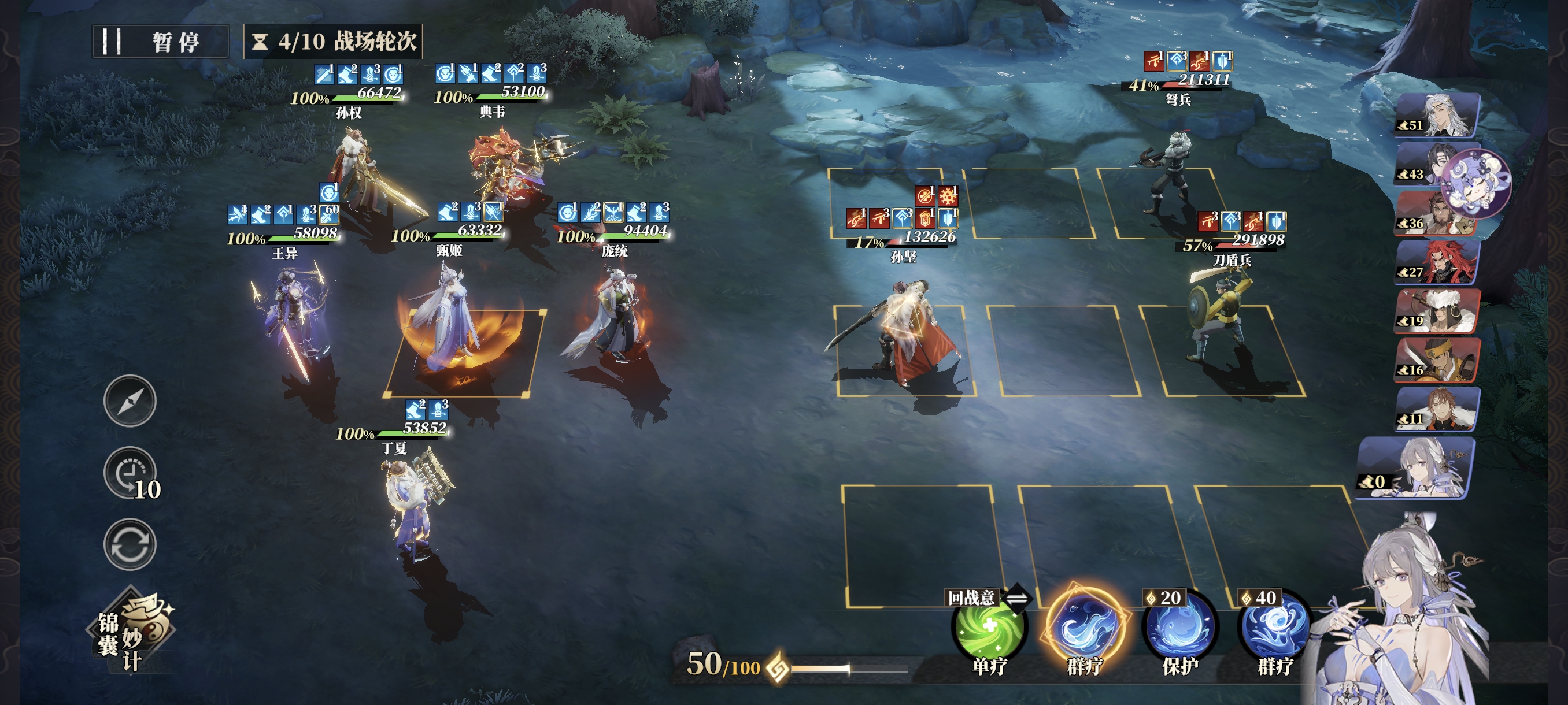
Task: Select turn-order portrait with speed 19
Action: [1438, 311]
